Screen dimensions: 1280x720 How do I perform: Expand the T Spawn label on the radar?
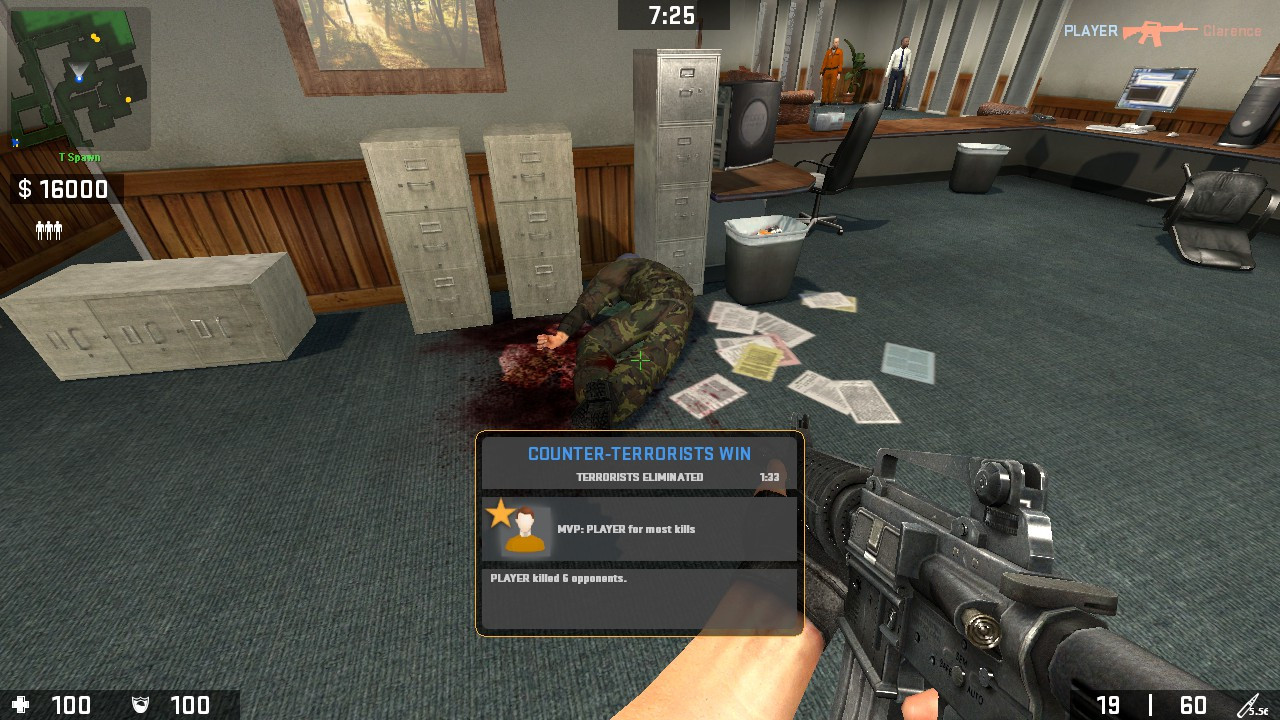click(x=80, y=156)
